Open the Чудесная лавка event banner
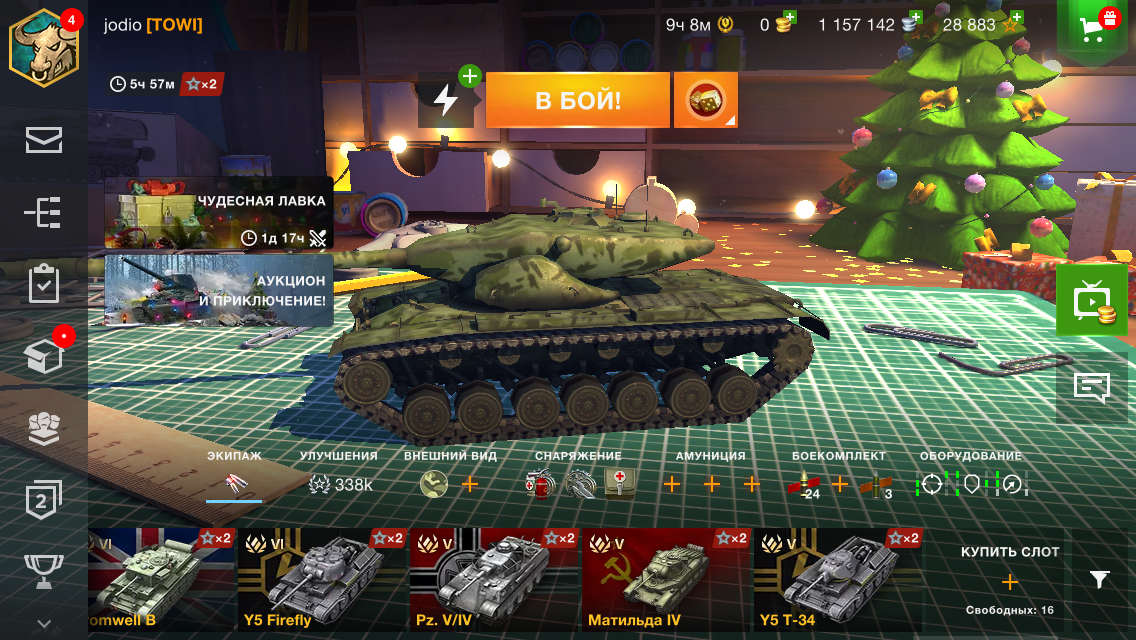This screenshot has height=640, width=1136. pos(219,219)
